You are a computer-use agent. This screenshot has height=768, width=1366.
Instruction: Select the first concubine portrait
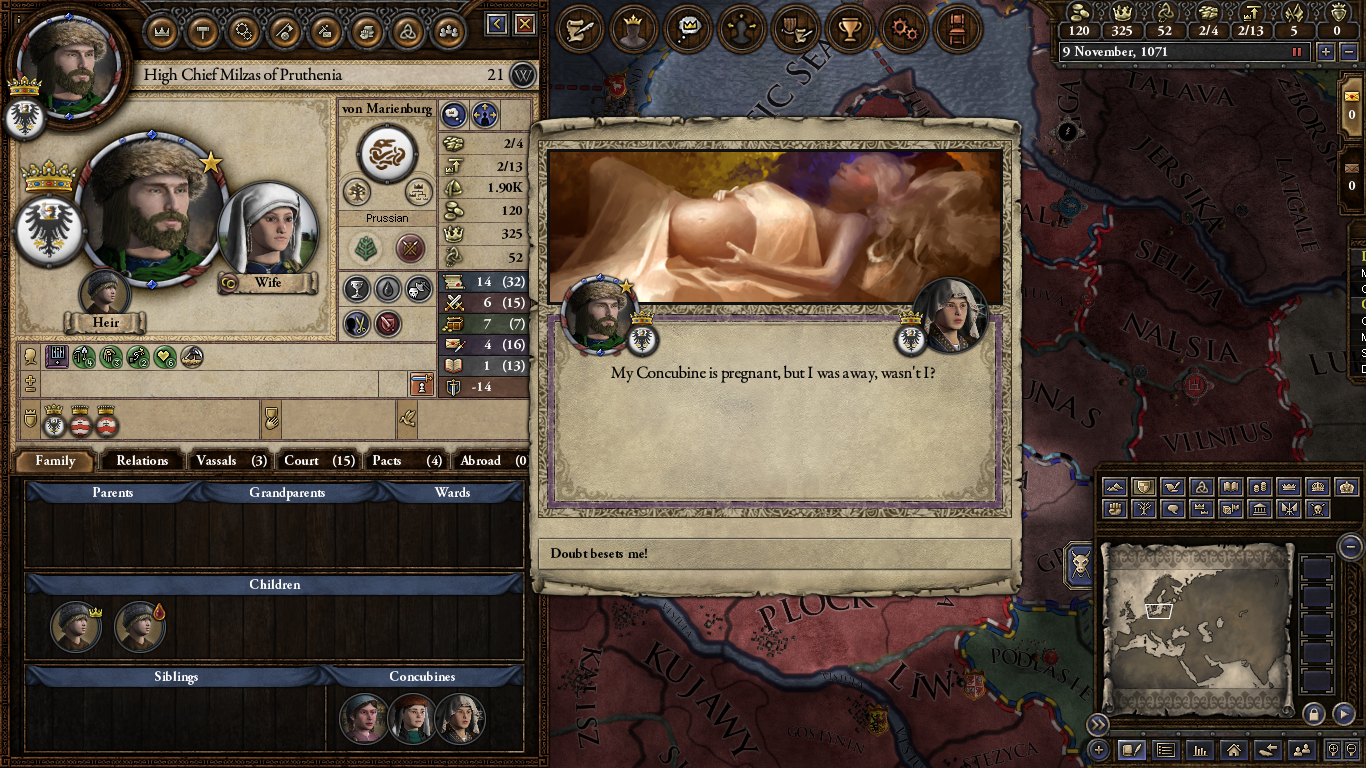point(364,718)
